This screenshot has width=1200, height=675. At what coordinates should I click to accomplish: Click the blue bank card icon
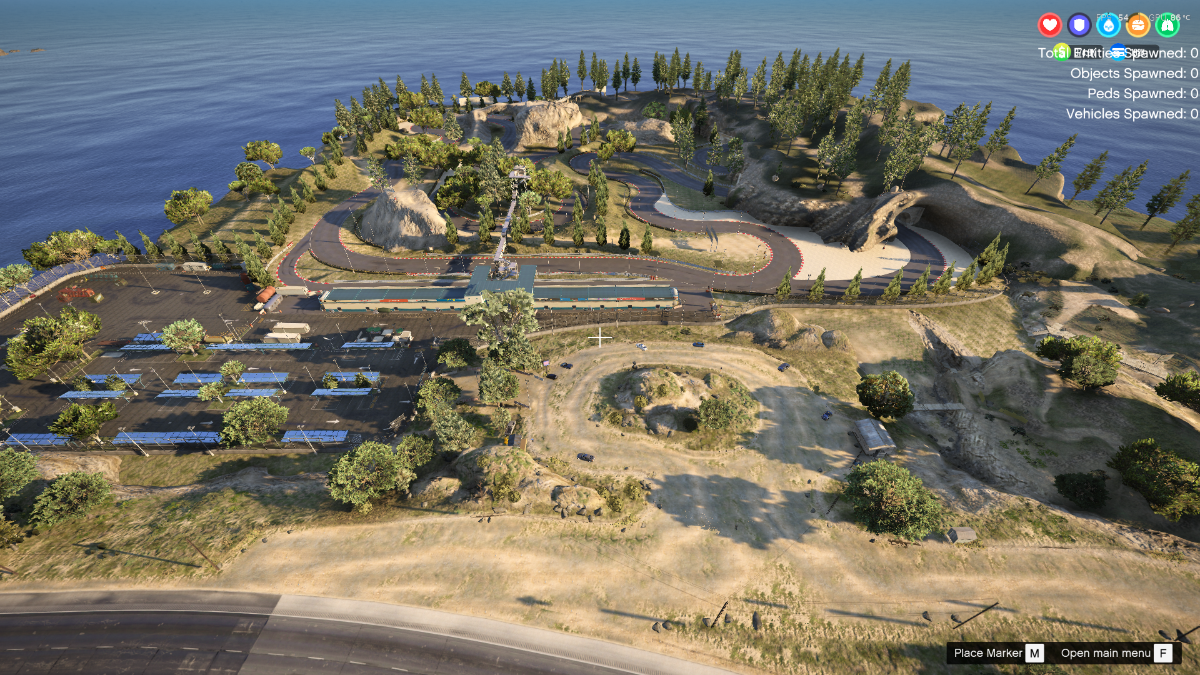coord(1118,52)
